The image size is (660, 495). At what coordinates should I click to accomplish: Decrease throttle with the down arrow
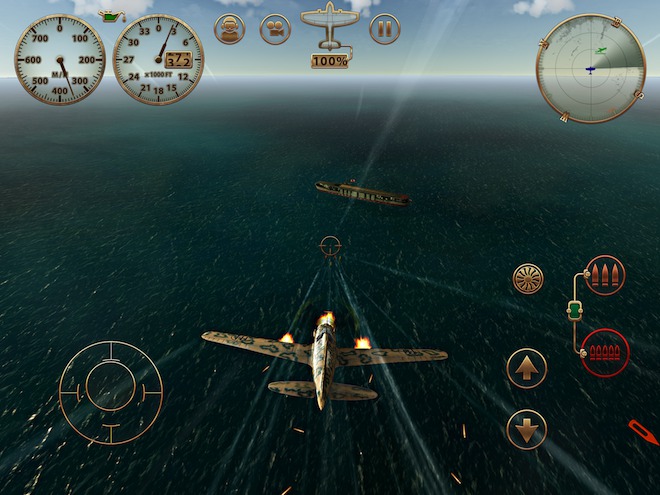click(x=527, y=429)
